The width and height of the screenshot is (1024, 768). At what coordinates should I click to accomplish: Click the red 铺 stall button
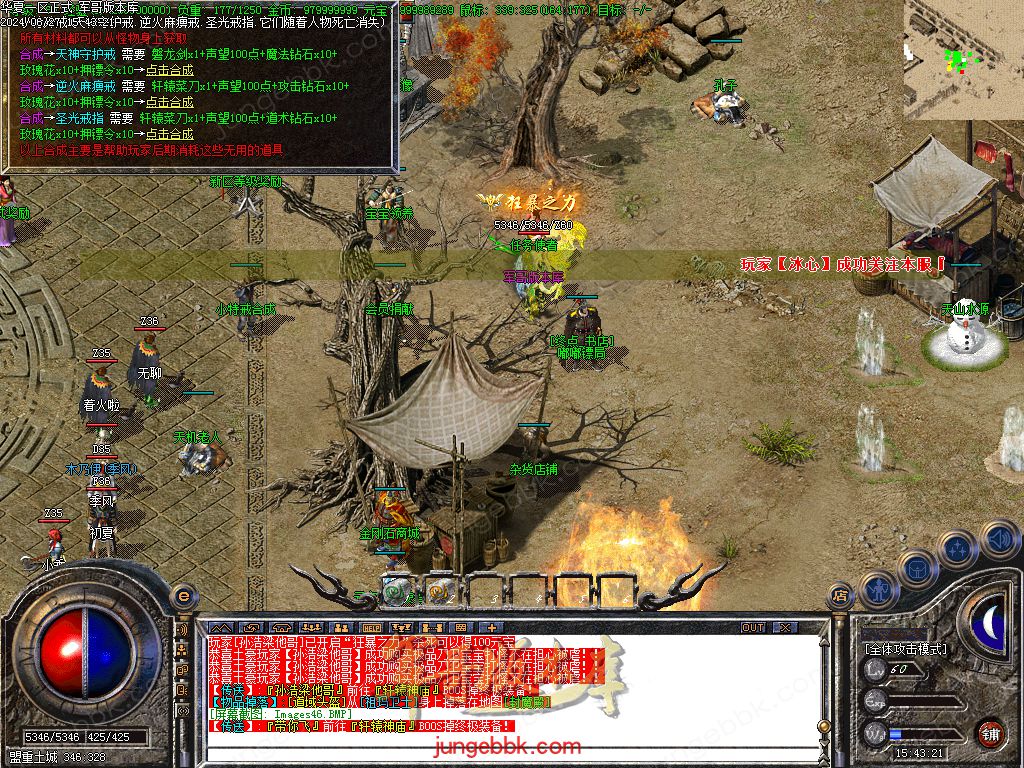[x=989, y=732]
